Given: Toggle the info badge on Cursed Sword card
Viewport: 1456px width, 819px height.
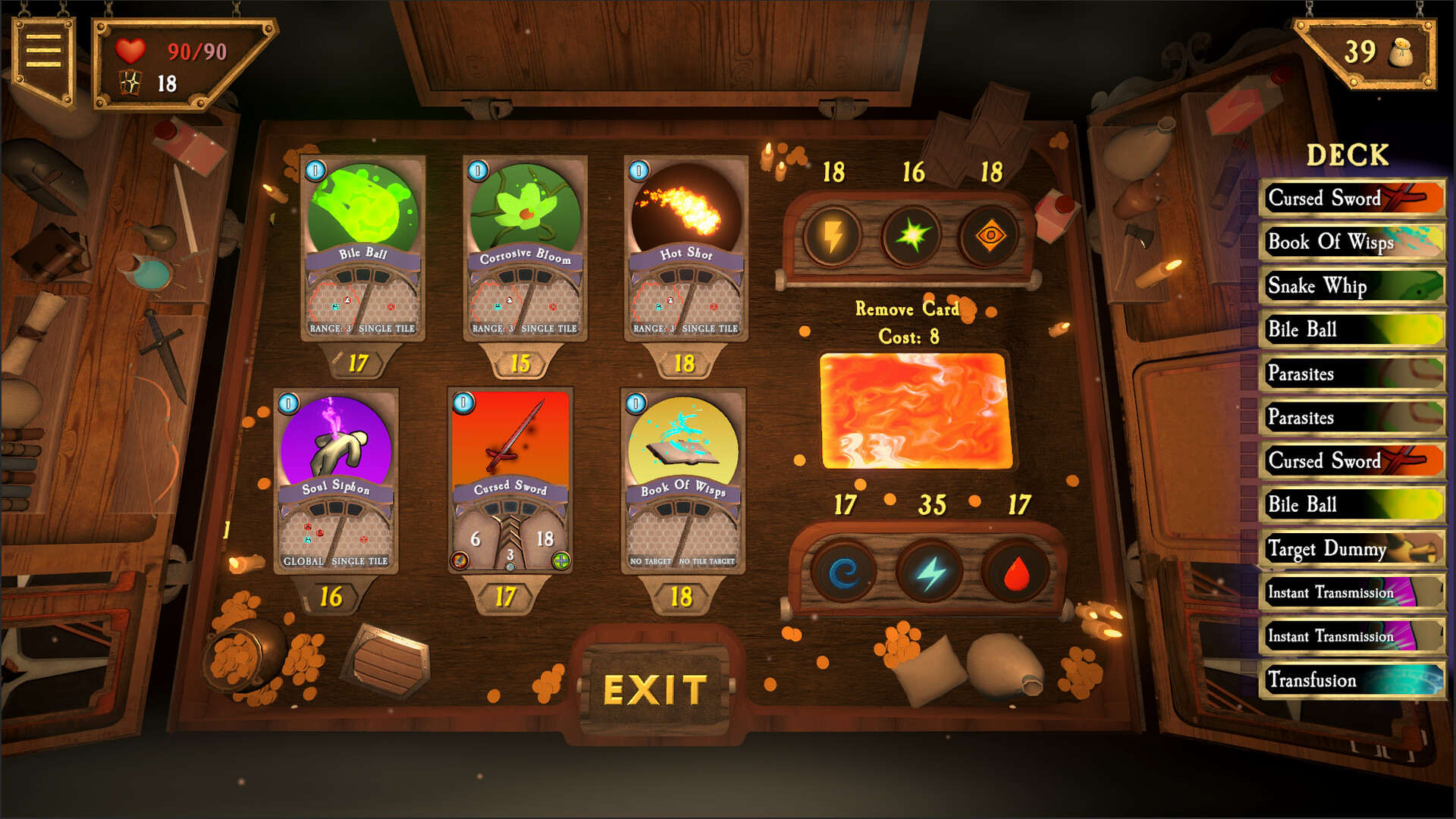Looking at the screenshot, I should (x=462, y=404).
